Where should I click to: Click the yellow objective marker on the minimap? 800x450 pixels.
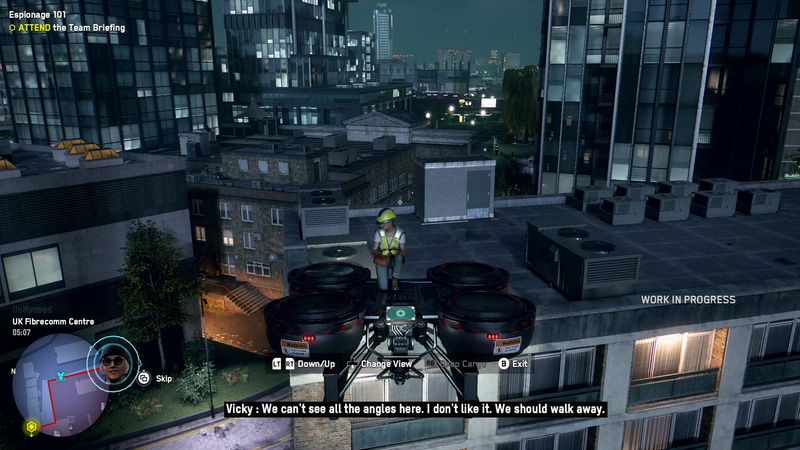tap(31, 427)
